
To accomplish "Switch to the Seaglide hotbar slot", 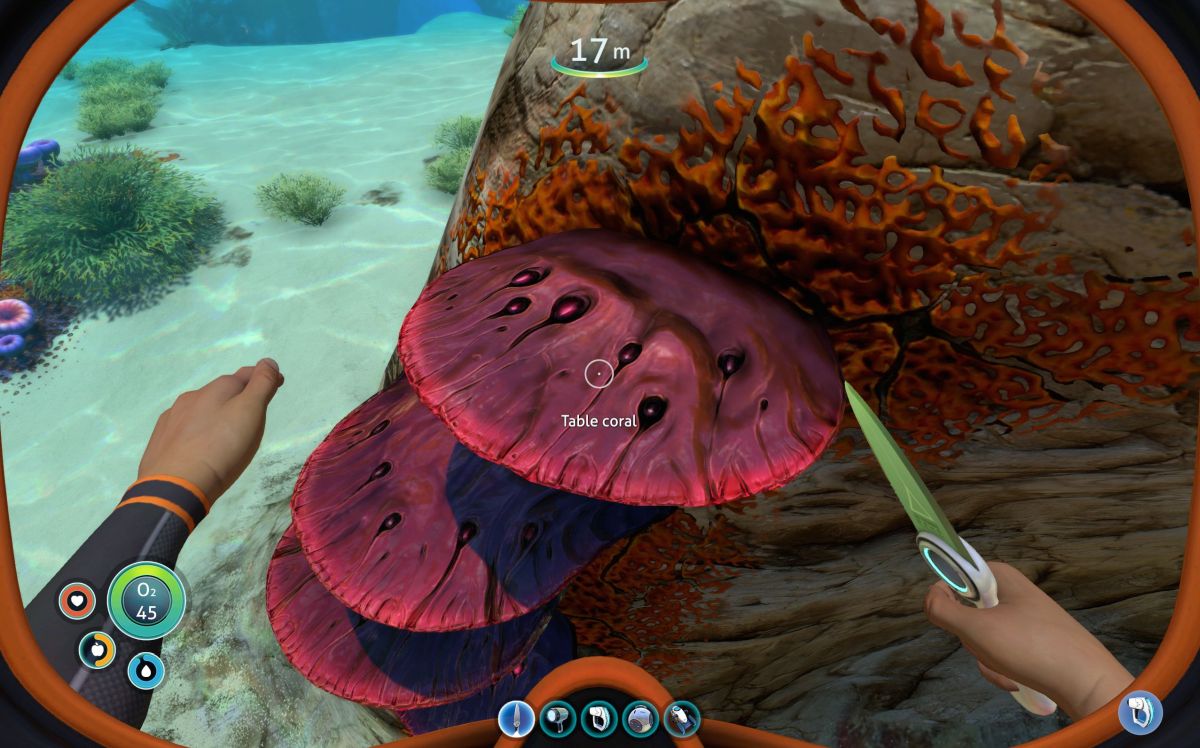I will pyautogui.click(x=682, y=719).
